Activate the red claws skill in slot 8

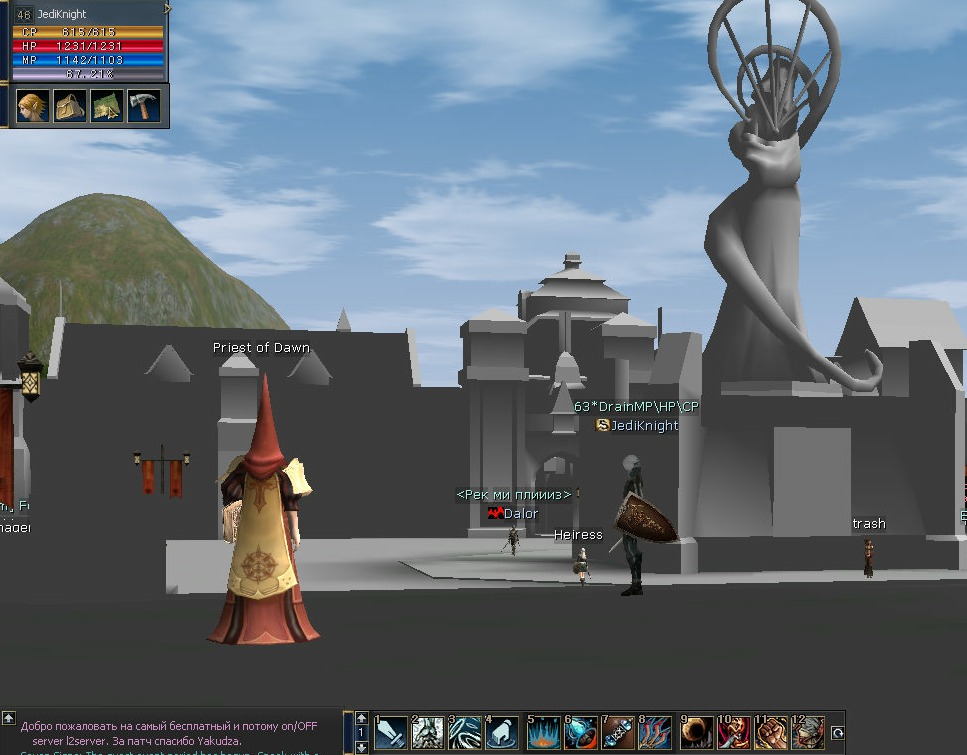point(655,733)
